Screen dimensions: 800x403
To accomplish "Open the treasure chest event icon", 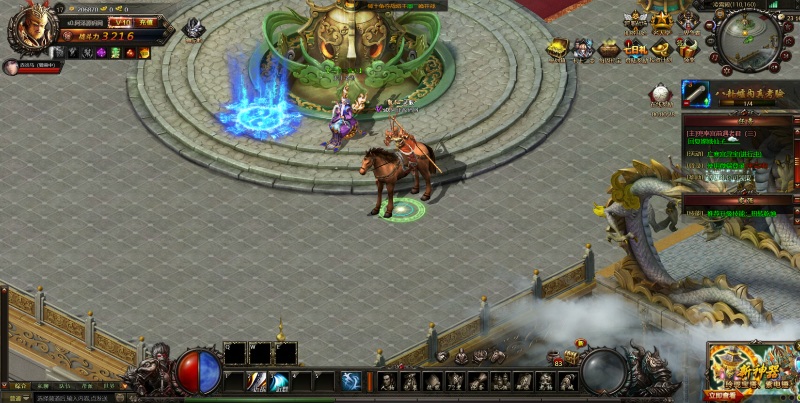I will 558,47.
